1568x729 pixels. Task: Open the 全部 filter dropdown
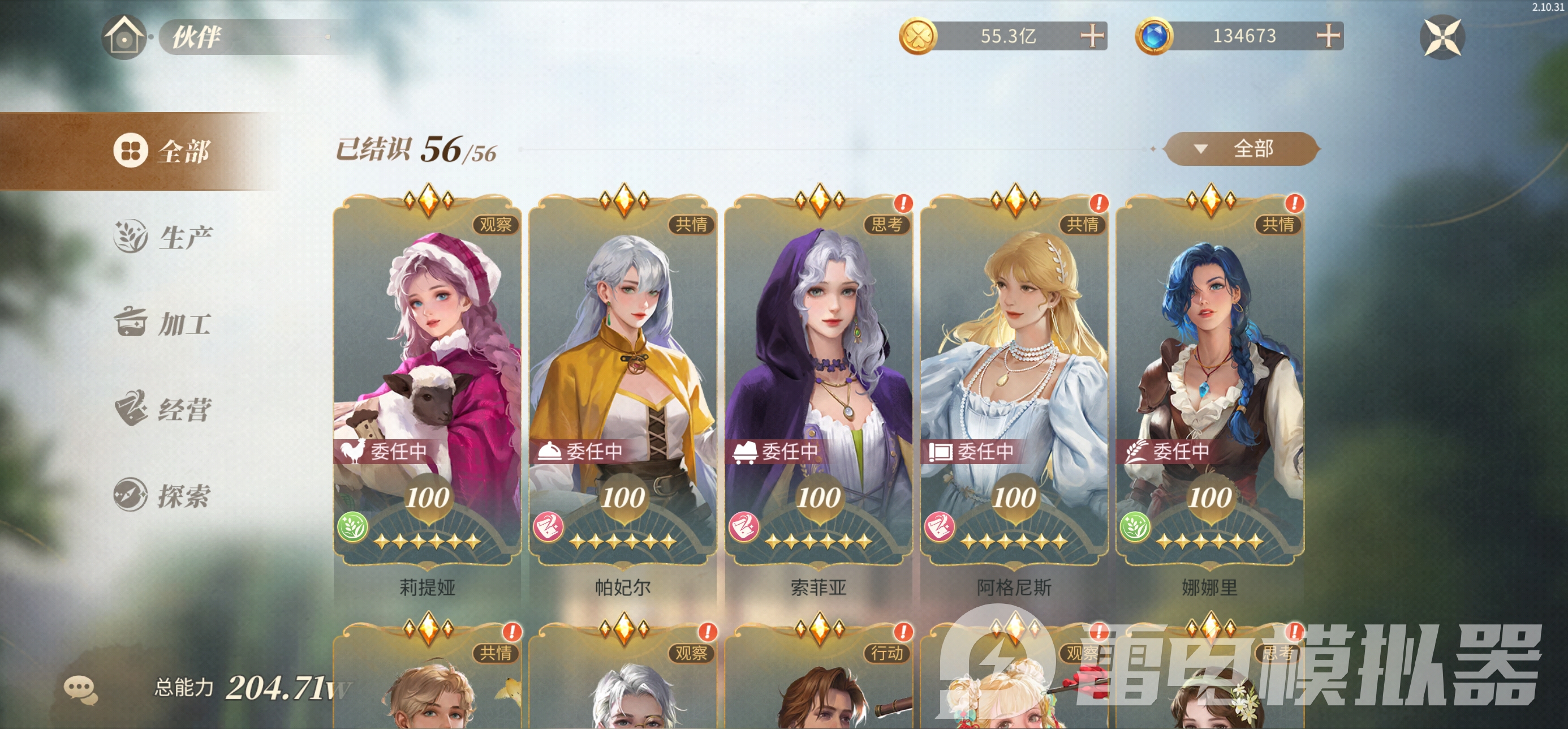1241,149
